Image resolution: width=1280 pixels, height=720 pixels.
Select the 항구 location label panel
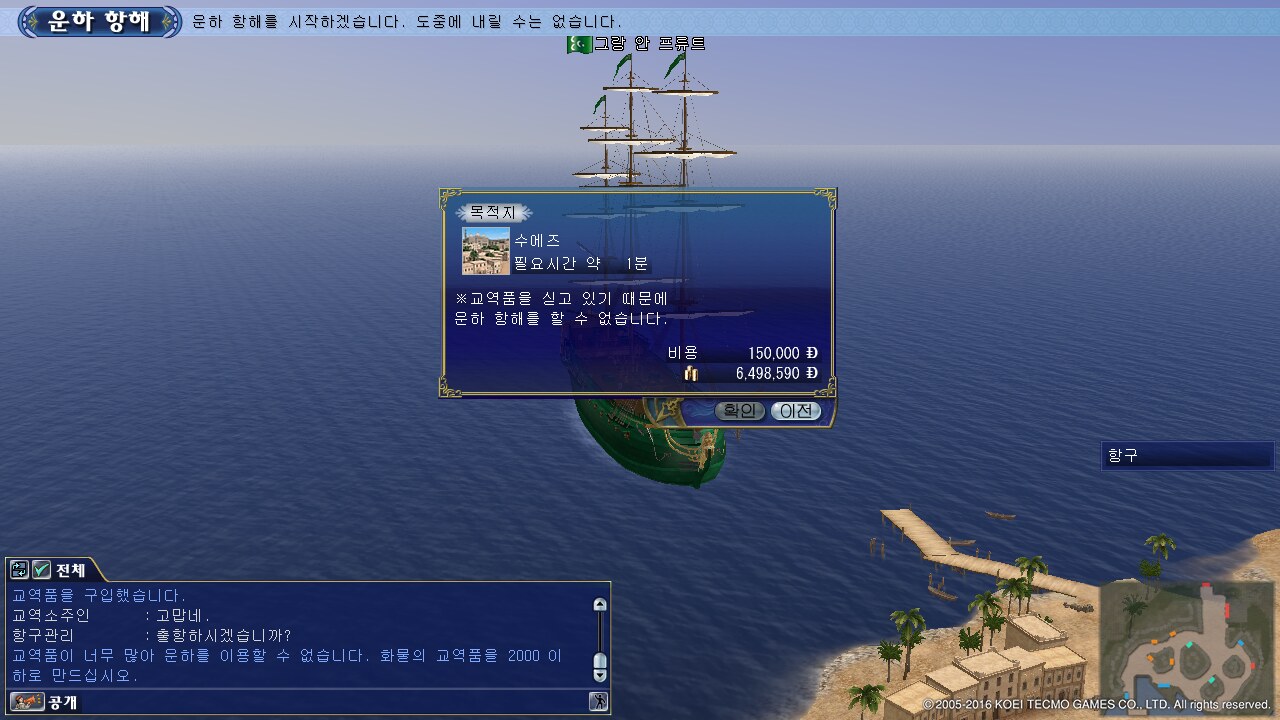point(1186,456)
